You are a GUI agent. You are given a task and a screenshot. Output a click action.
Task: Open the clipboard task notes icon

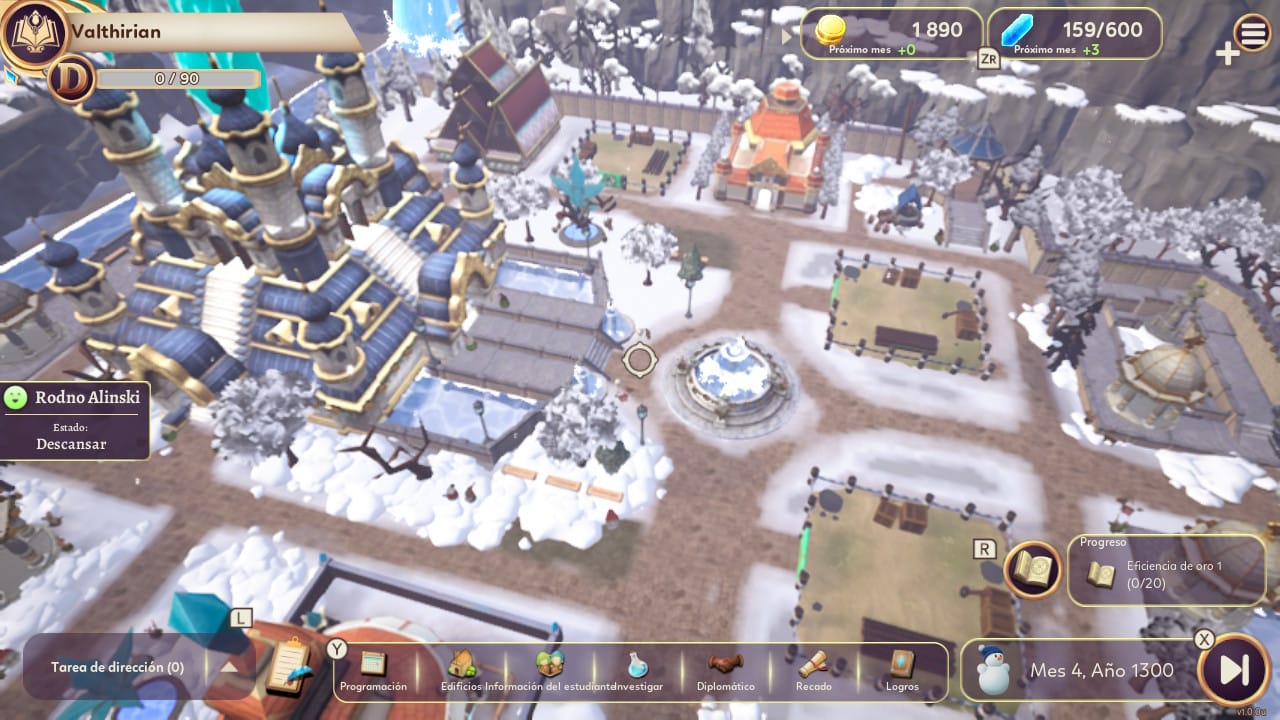(x=289, y=665)
